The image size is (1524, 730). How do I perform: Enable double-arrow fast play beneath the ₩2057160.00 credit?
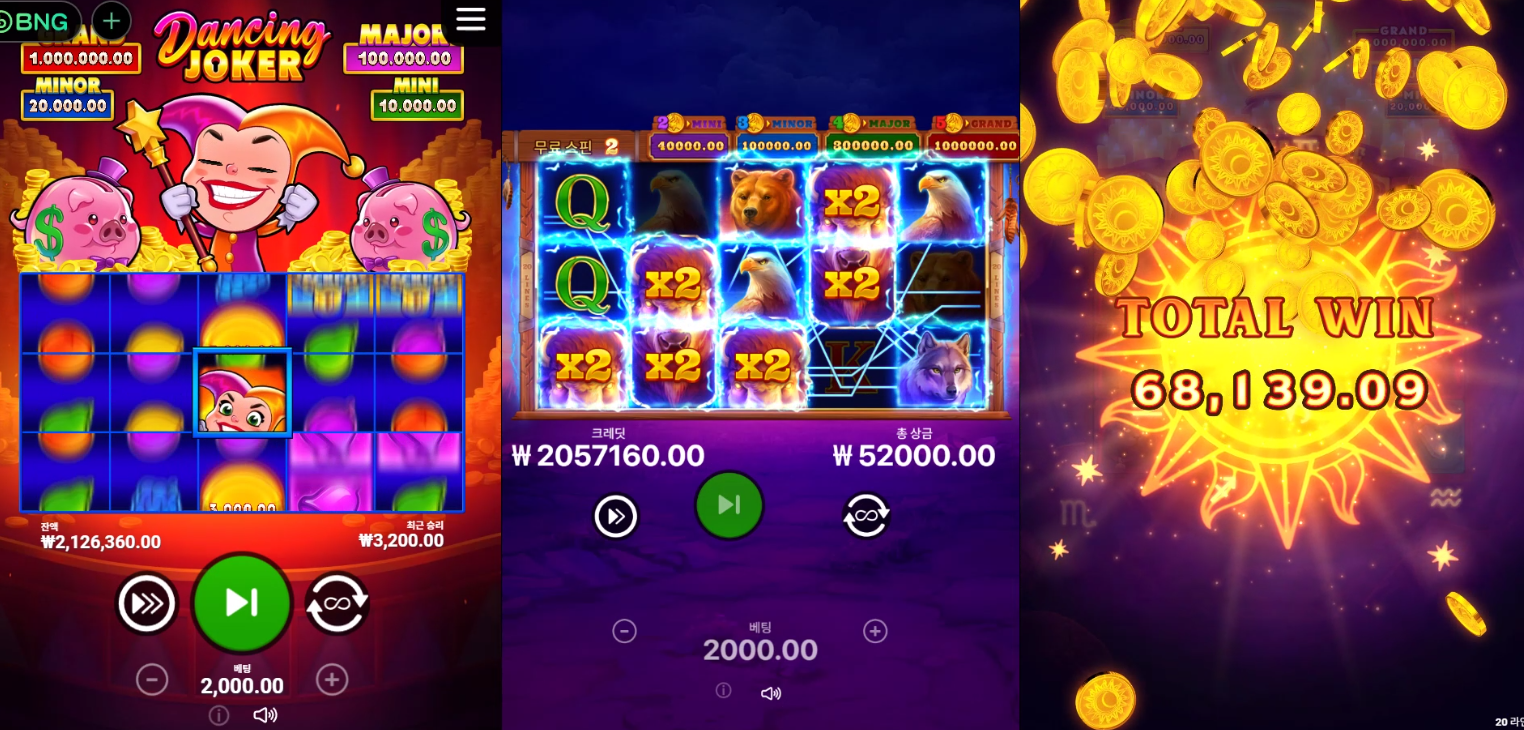coord(616,516)
